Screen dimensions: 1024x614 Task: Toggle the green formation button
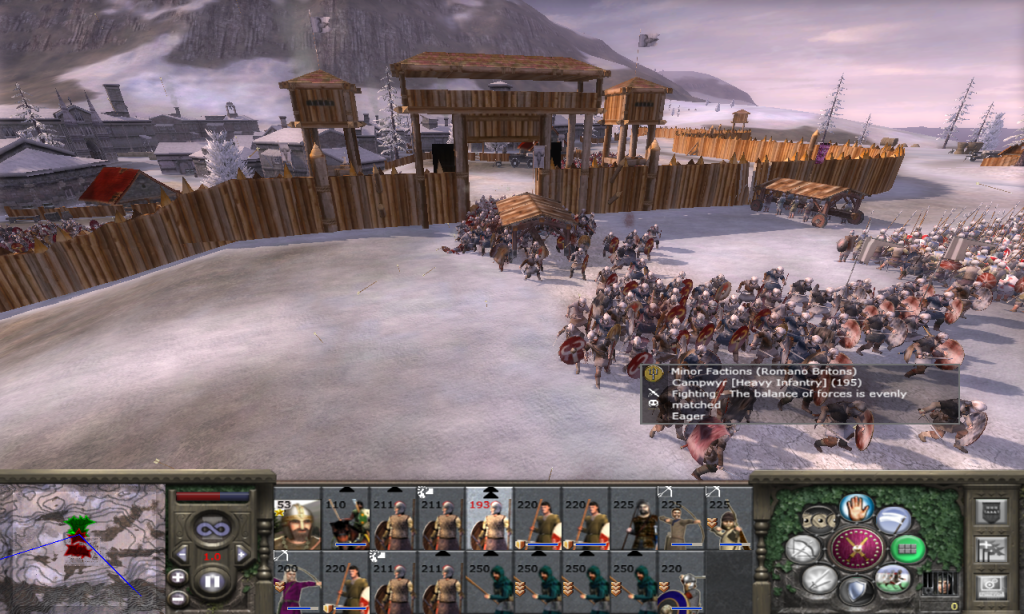(908, 548)
